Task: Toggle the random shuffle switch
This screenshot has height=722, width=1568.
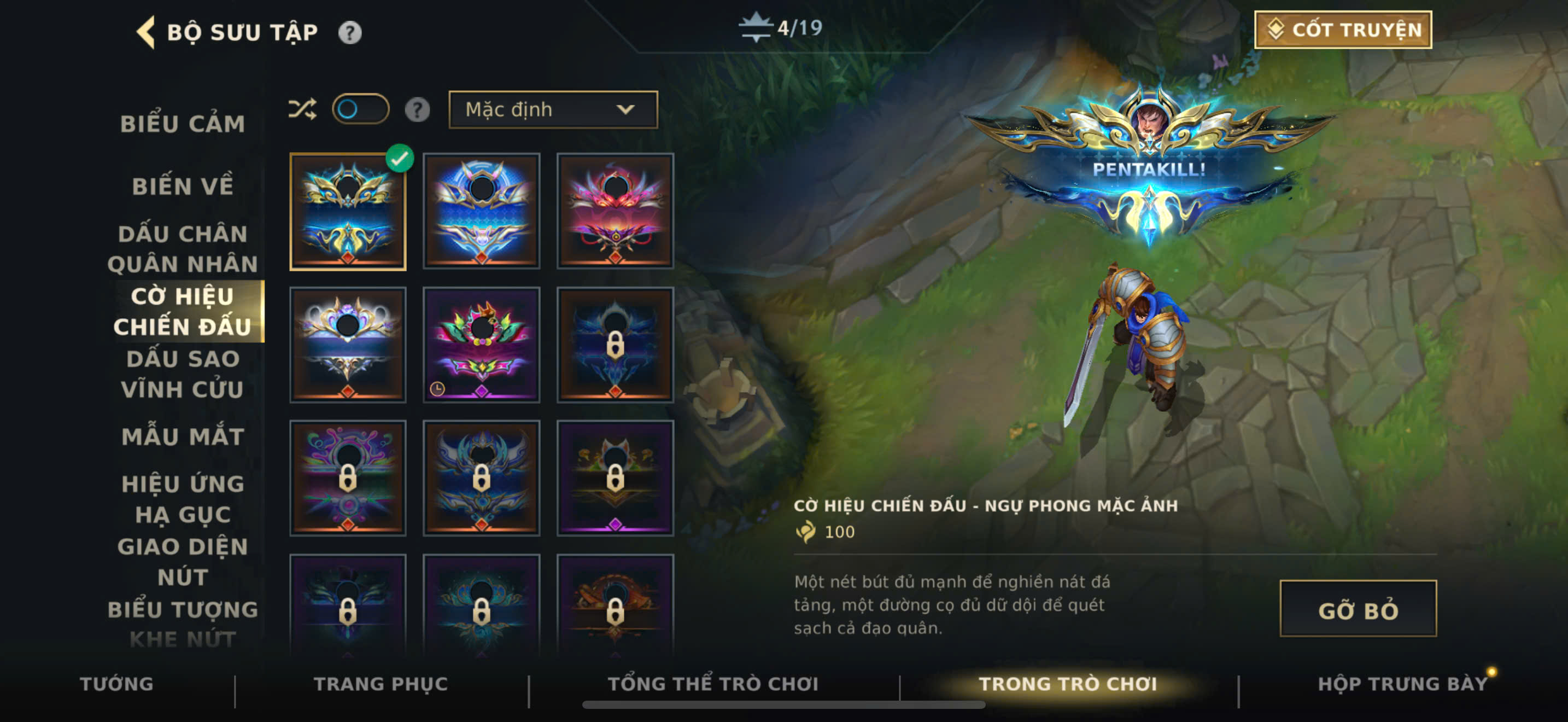Action: pyautogui.click(x=360, y=109)
